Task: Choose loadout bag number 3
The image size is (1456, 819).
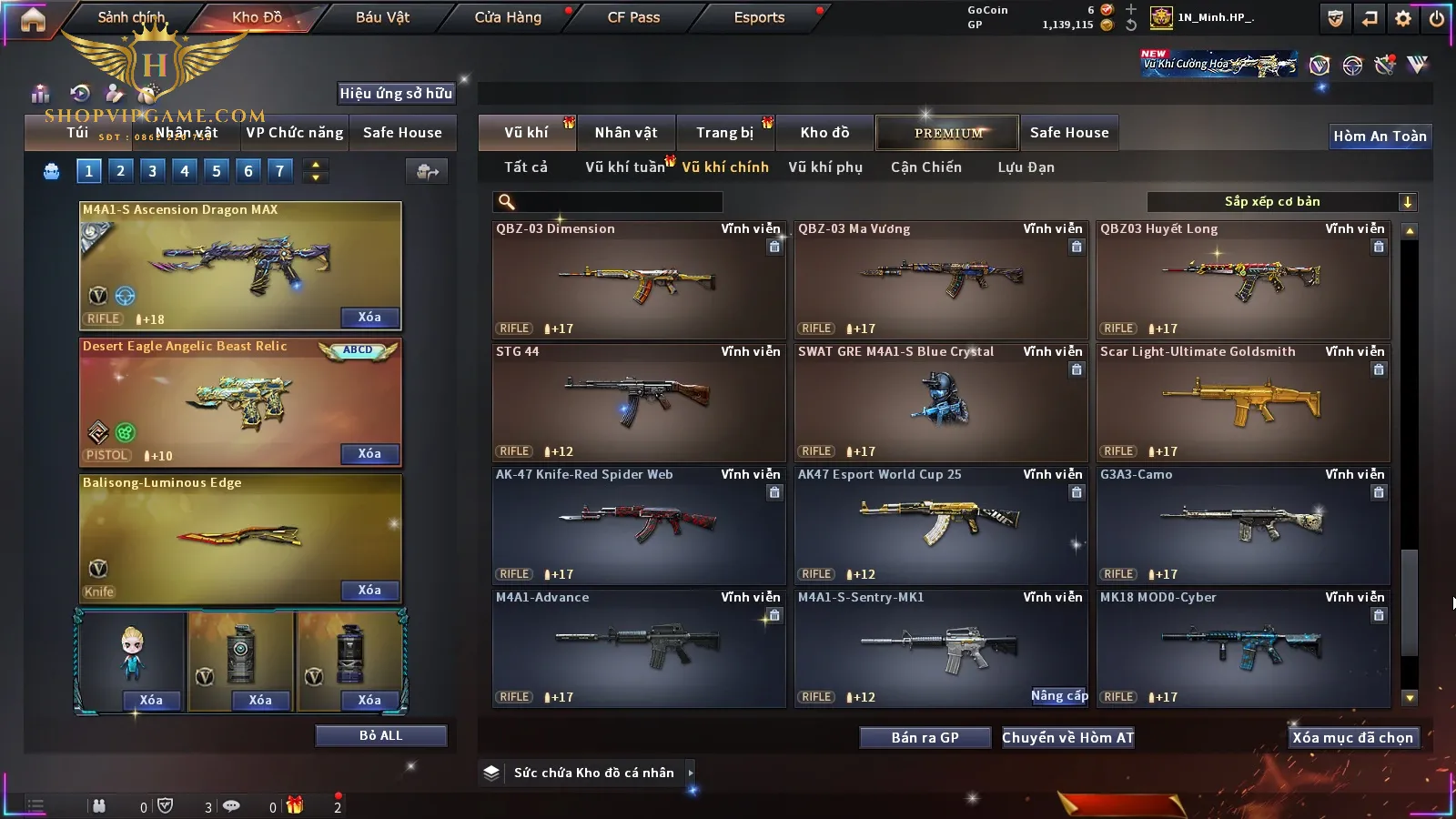Action: (152, 170)
